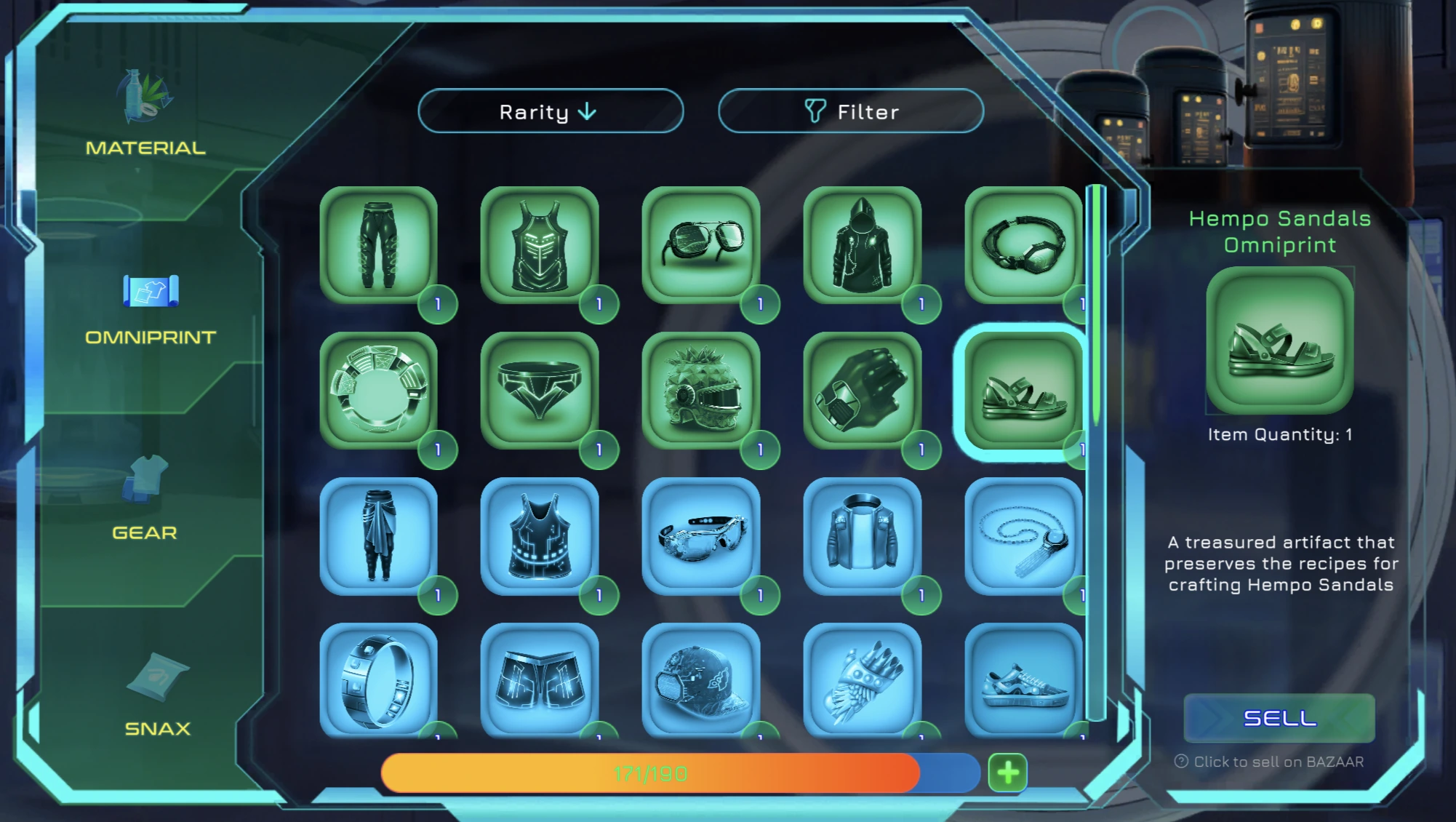Select the green underwear omniprint
The image size is (1456, 822).
coord(540,391)
